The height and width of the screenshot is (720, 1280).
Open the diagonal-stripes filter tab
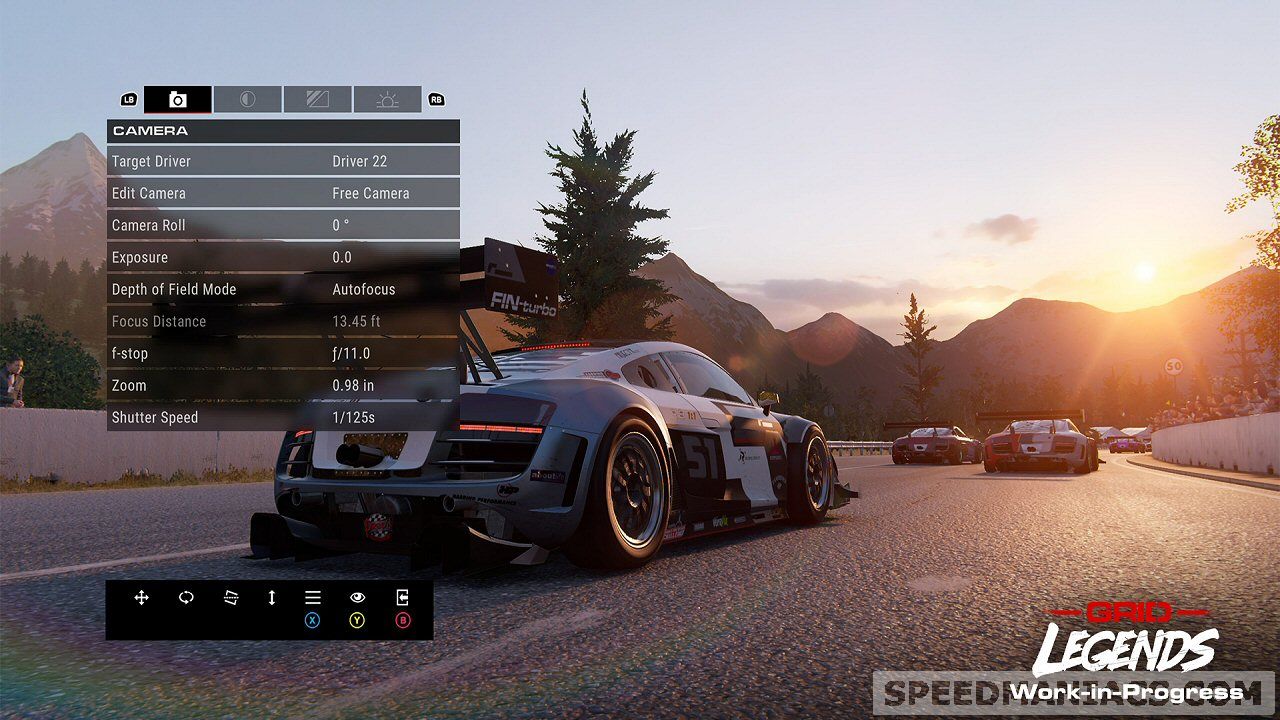[317, 99]
